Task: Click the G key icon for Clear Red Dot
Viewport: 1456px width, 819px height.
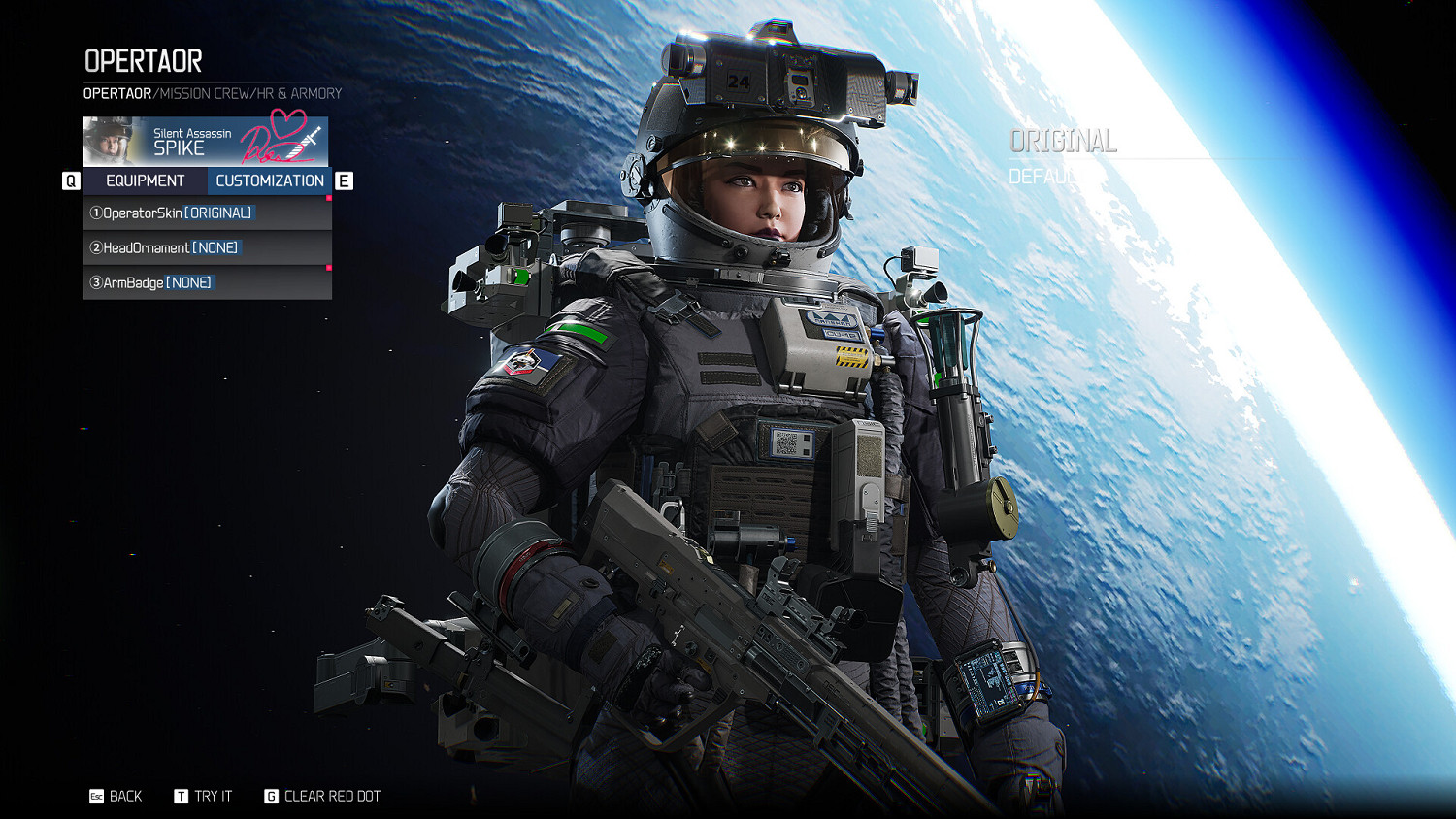Action: (271, 796)
